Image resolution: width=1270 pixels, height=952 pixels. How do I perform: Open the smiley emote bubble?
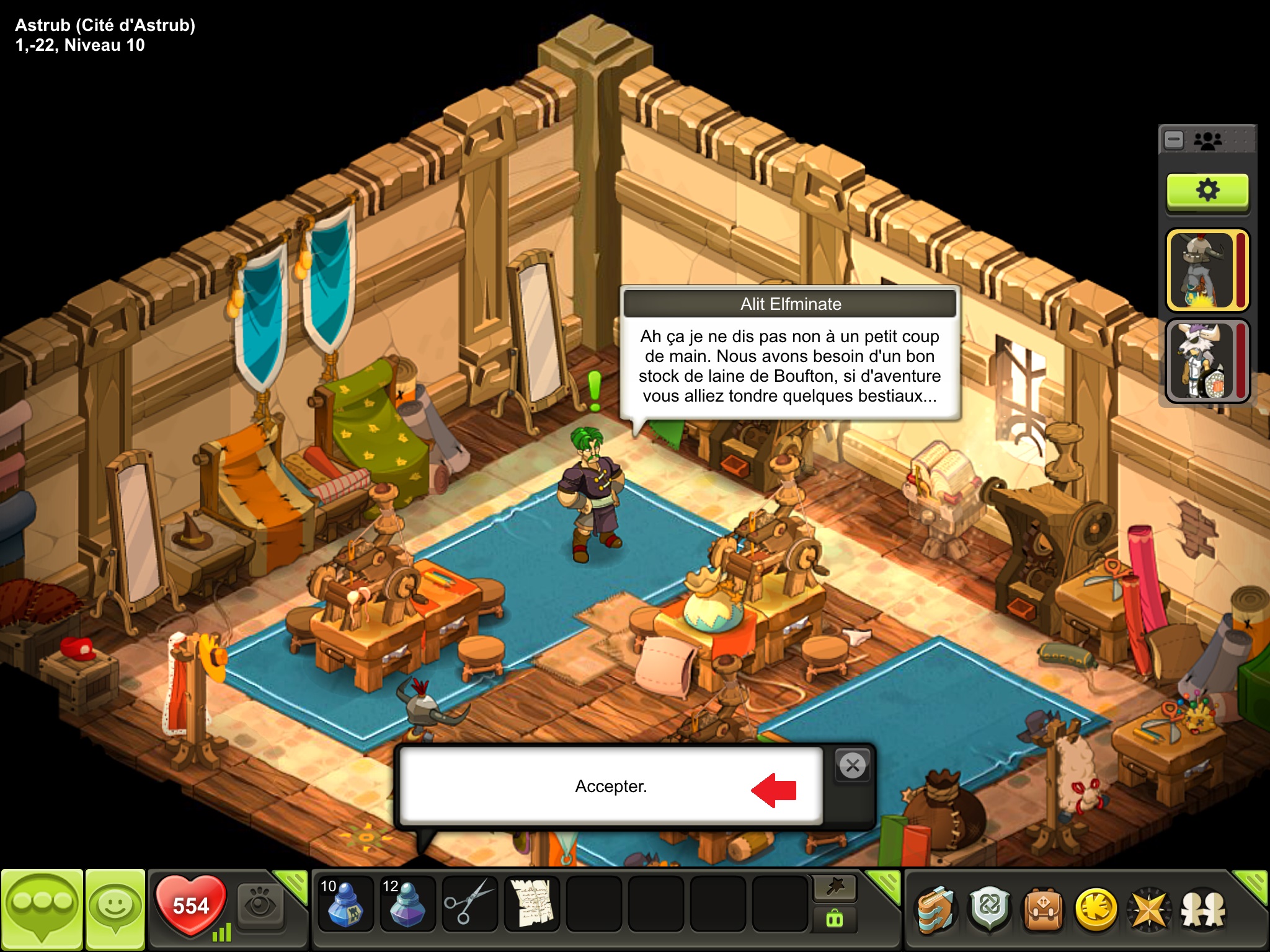click(115, 909)
